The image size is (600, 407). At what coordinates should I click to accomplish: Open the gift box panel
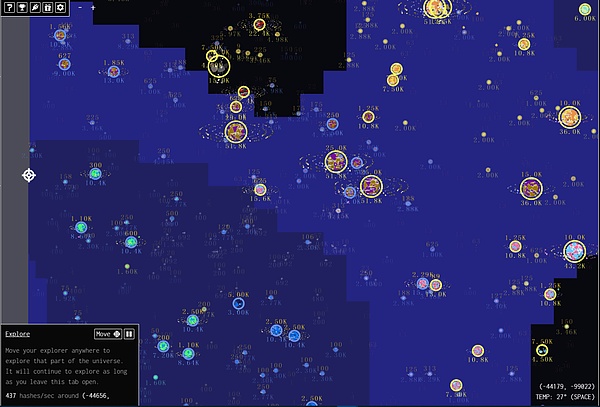[48, 8]
